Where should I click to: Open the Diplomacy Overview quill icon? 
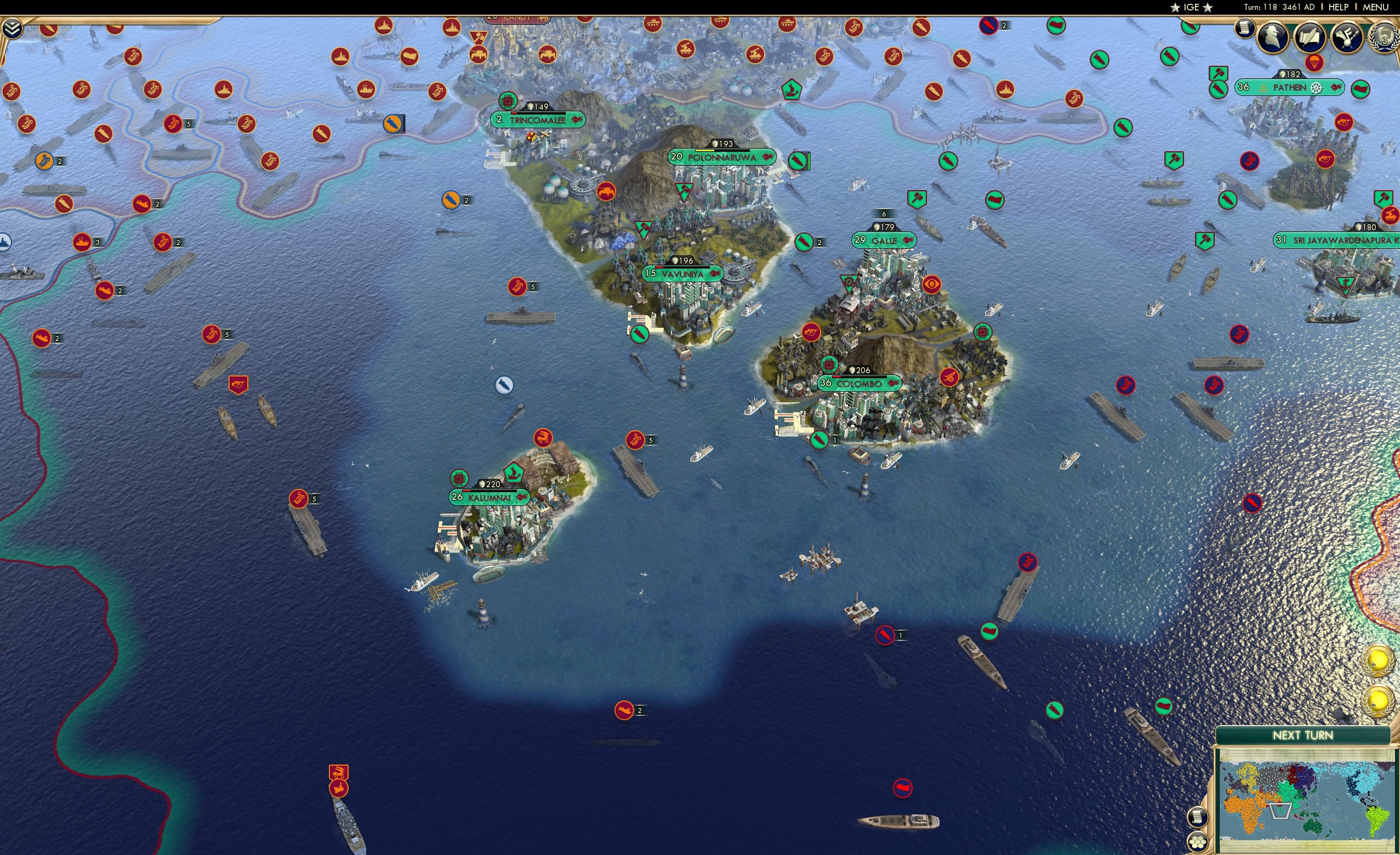tap(1310, 37)
